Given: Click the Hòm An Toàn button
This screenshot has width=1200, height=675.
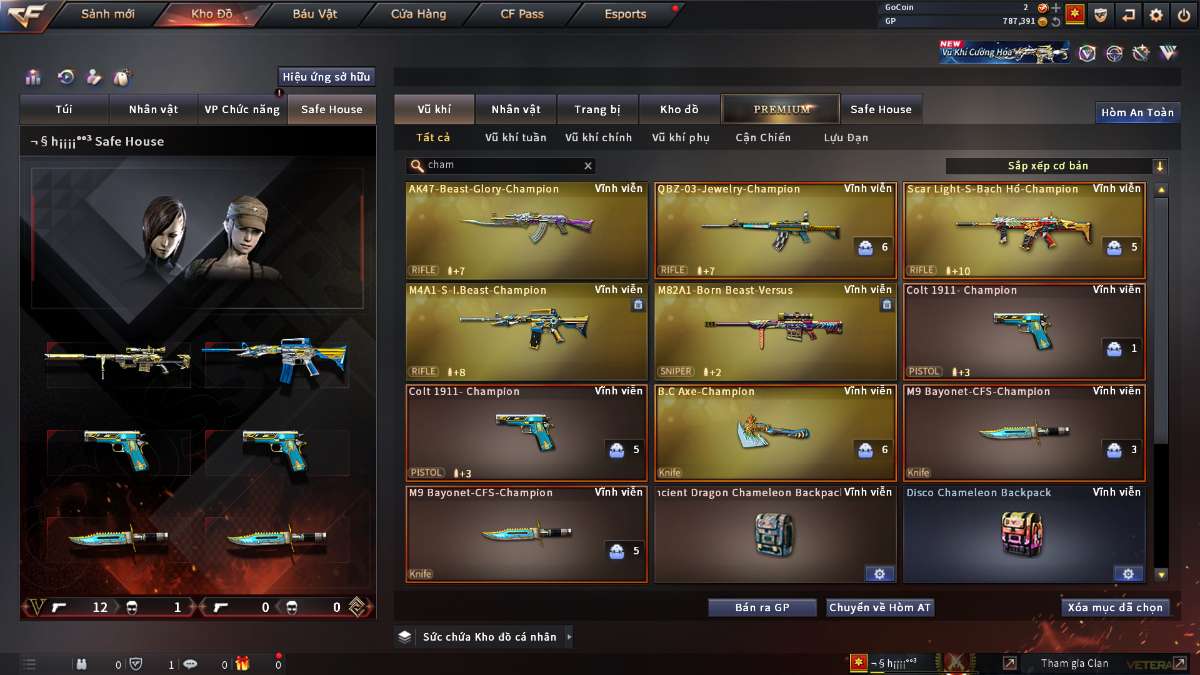Looking at the screenshot, I should (1137, 112).
